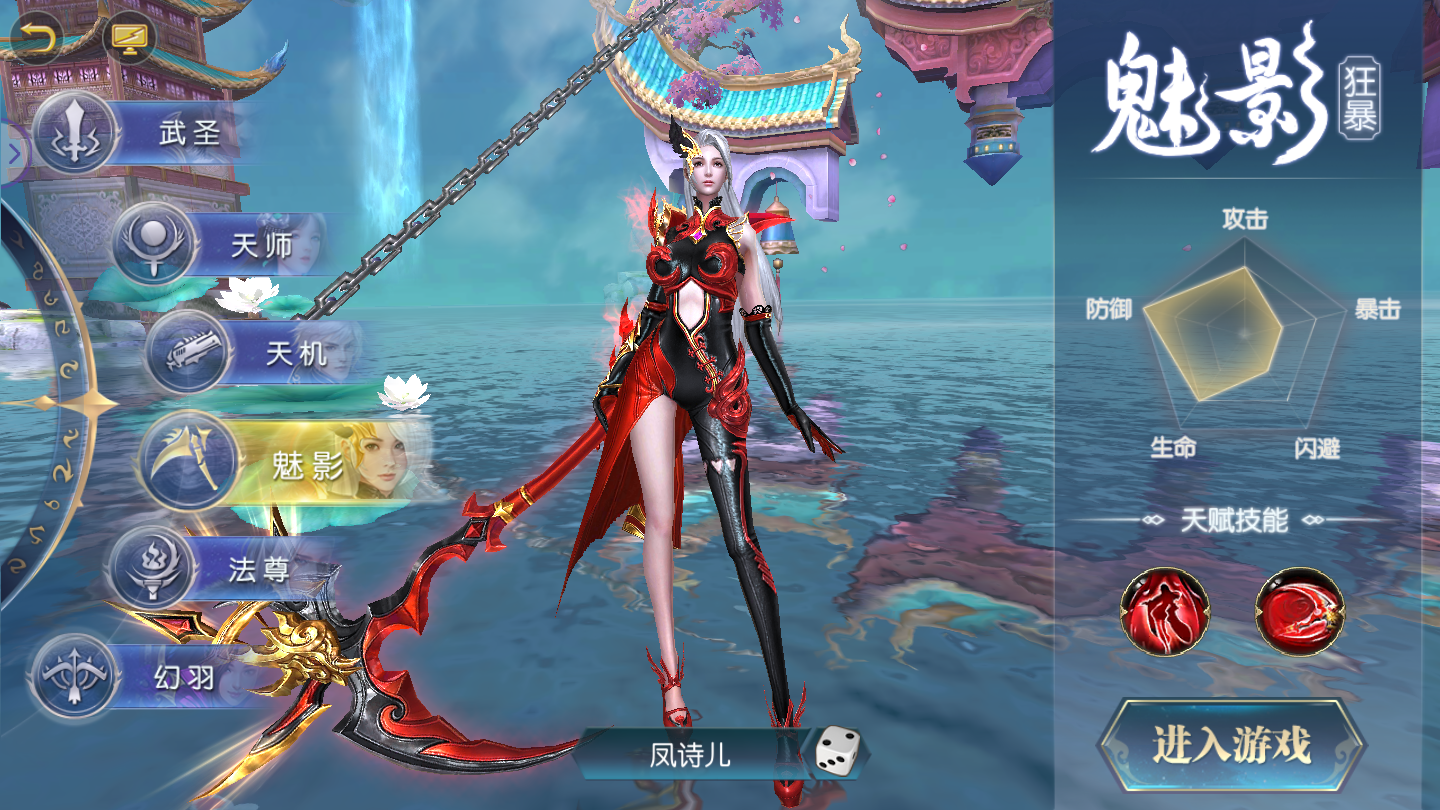
Task: Expand the left edge side-panel arrow
Action: pos(13,154)
